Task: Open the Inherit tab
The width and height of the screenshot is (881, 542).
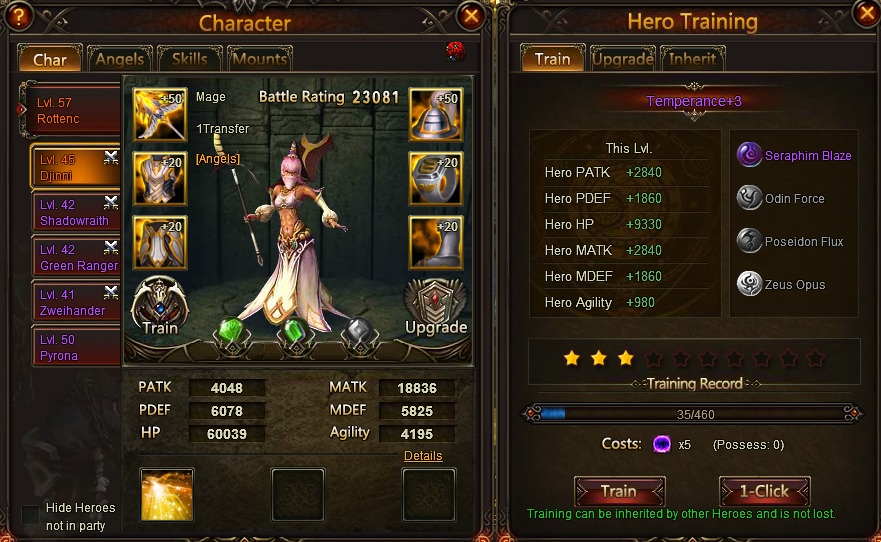Action: 692,59
